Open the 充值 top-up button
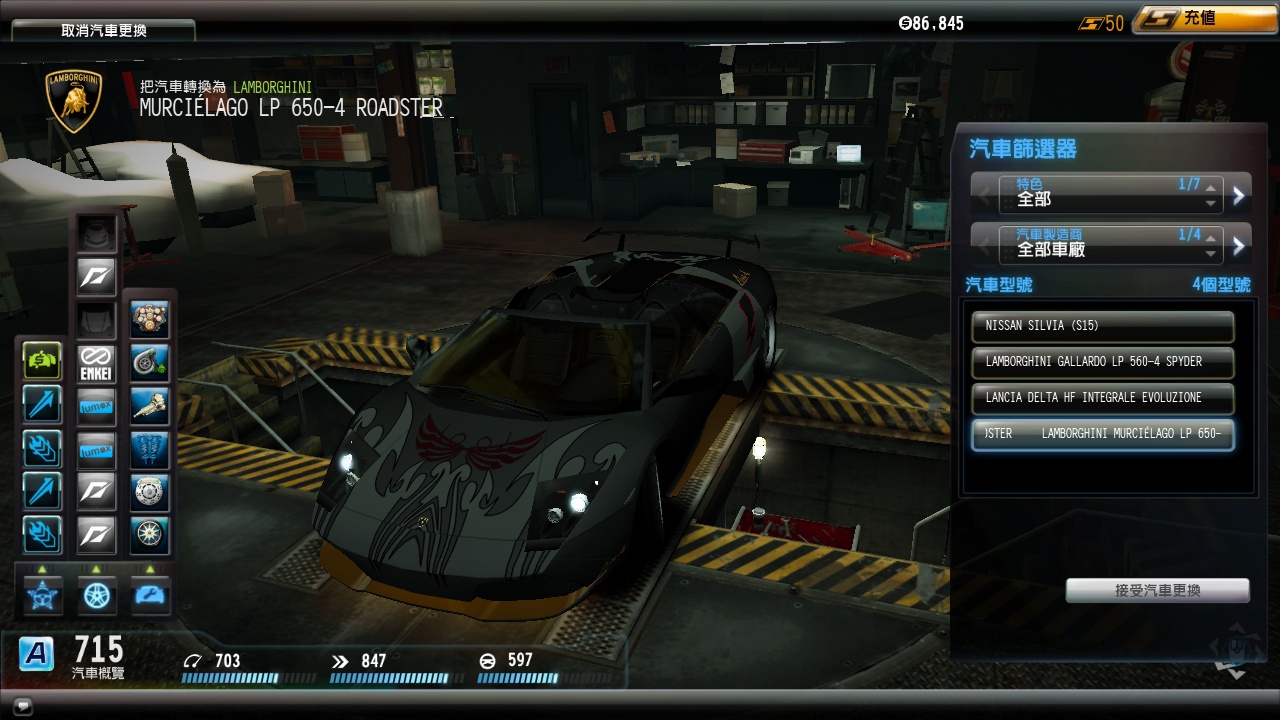1280x720 pixels. click(x=1190, y=20)
